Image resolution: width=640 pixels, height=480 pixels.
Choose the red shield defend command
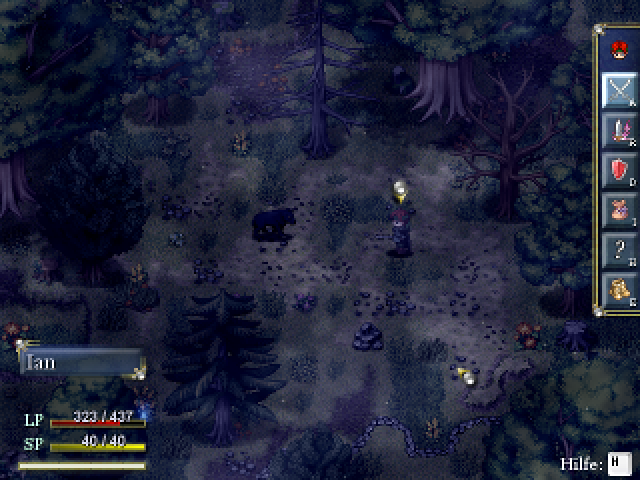[x=619, y=171]
